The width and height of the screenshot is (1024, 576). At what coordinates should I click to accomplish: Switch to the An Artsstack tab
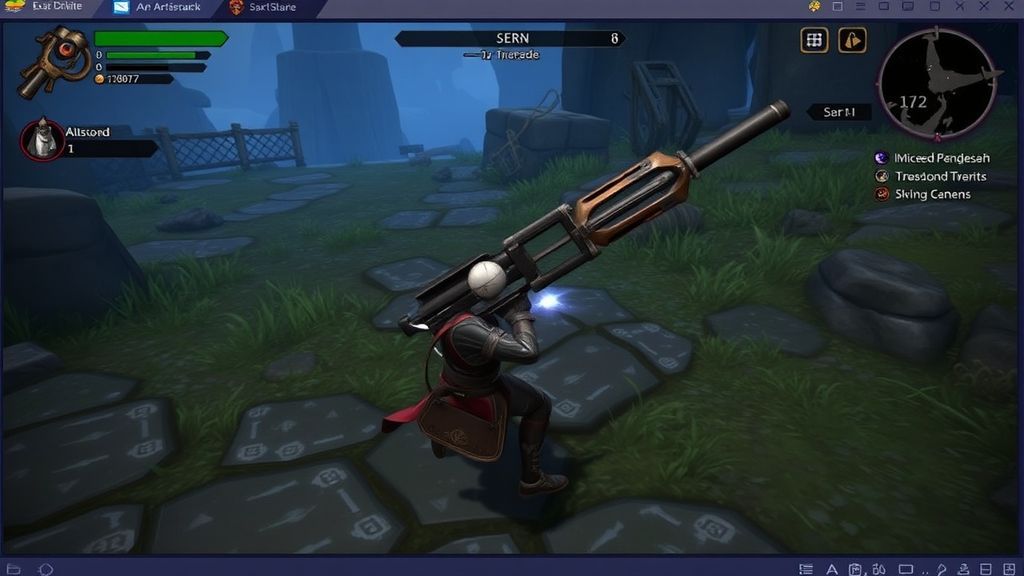coord(158,8)
